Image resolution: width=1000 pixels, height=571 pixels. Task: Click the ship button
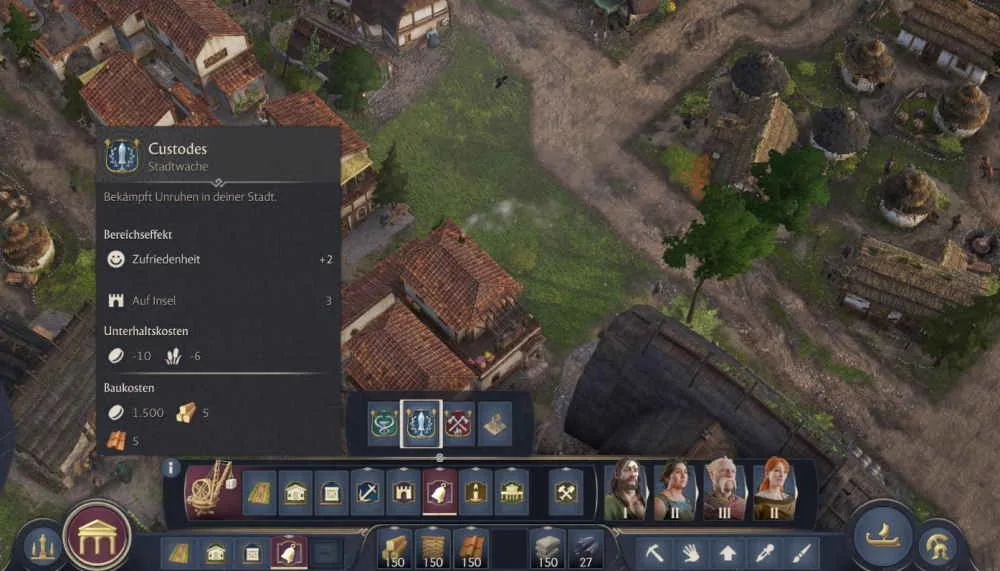coord(882,536)
